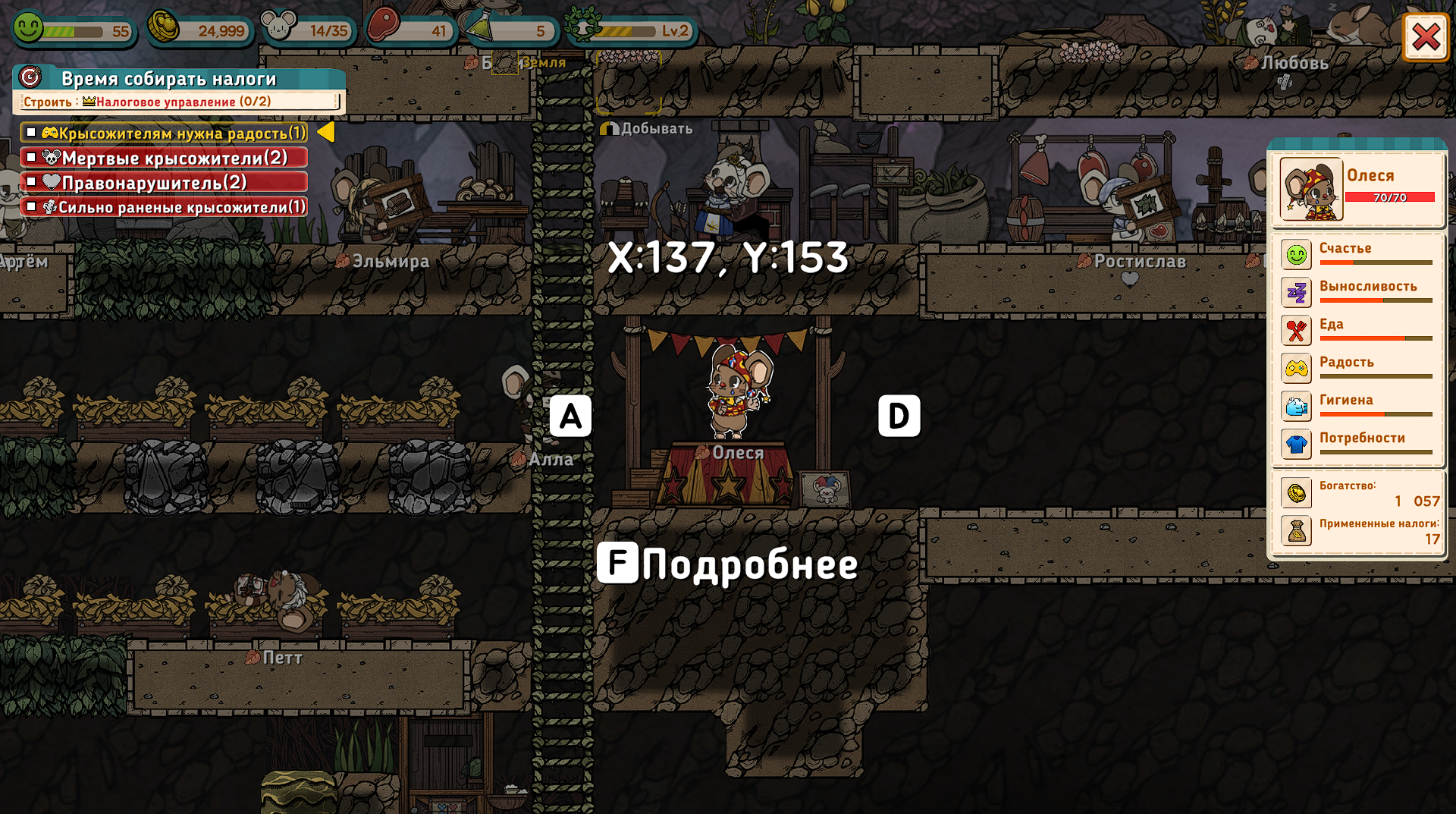Click Олеся's portrait in the panel
The width and height of the screenshot is (1456, 814).
[x=1311, y=190]
